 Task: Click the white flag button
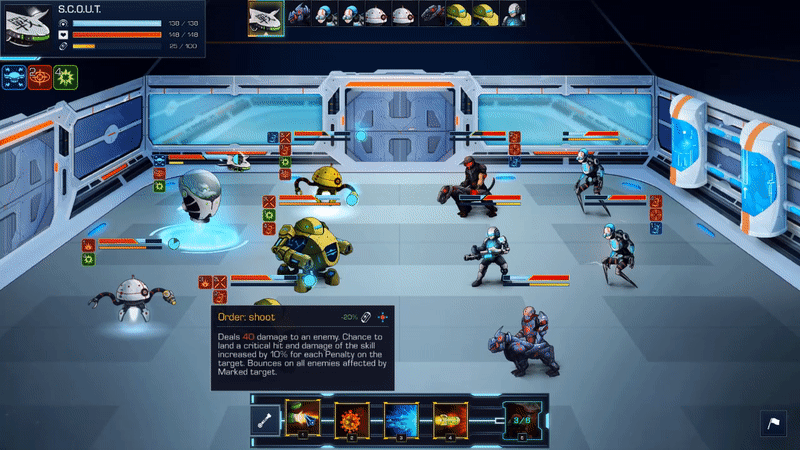click(774, 424)
